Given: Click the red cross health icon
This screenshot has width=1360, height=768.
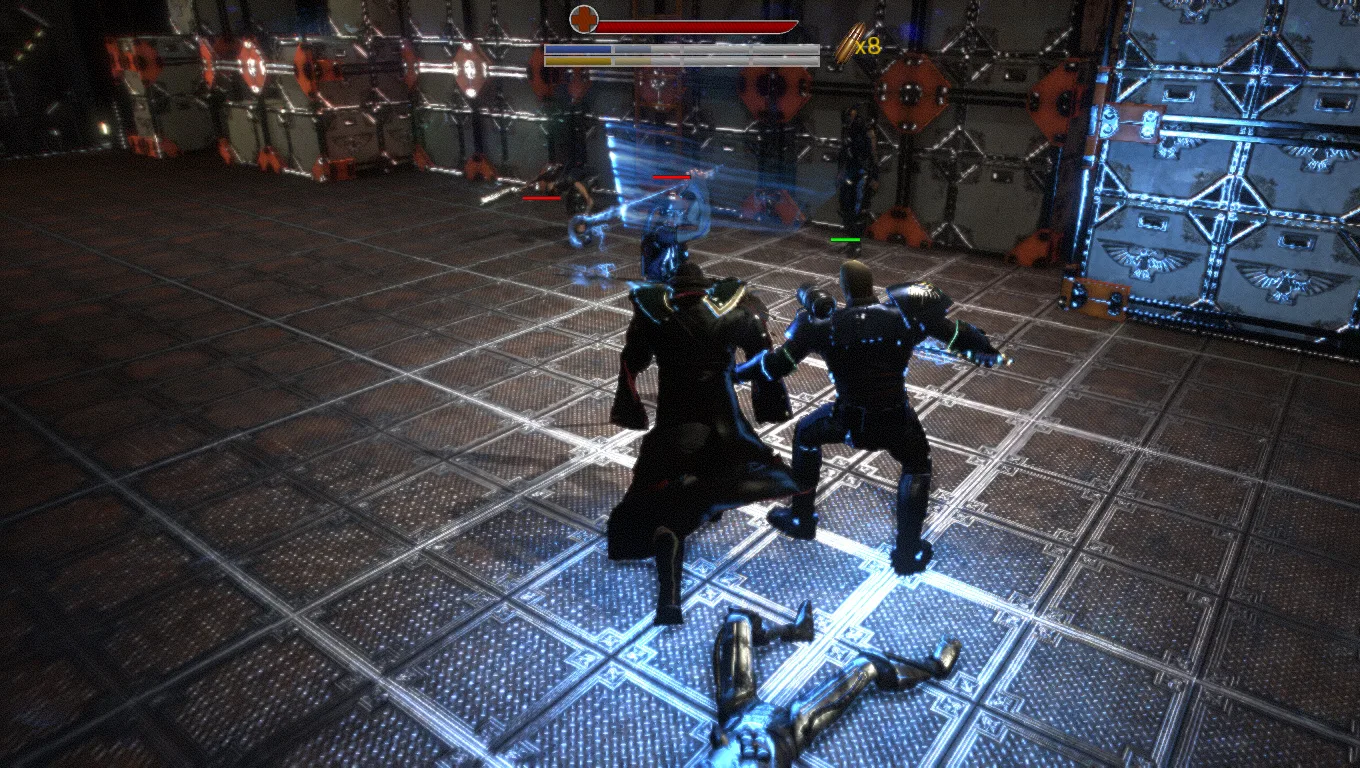Looking at the screenshot, I should point(583,18).
